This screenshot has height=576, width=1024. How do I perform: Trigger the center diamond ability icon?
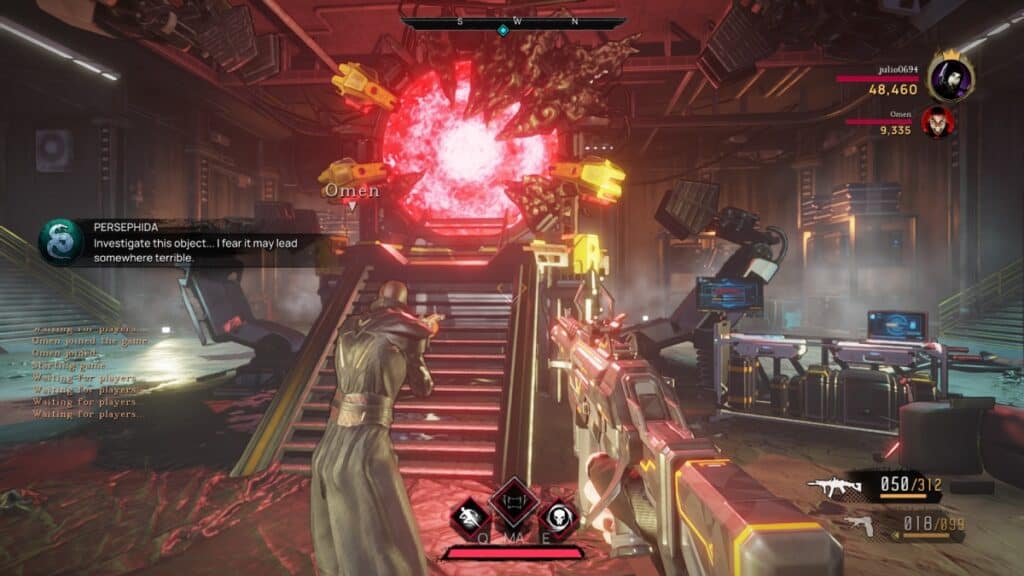[x=513, y=500]
